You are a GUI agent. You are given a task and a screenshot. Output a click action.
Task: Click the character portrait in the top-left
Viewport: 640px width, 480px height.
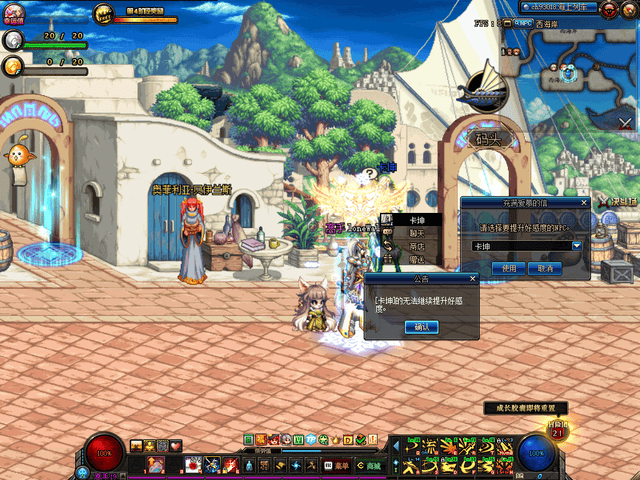coord(16,14)
